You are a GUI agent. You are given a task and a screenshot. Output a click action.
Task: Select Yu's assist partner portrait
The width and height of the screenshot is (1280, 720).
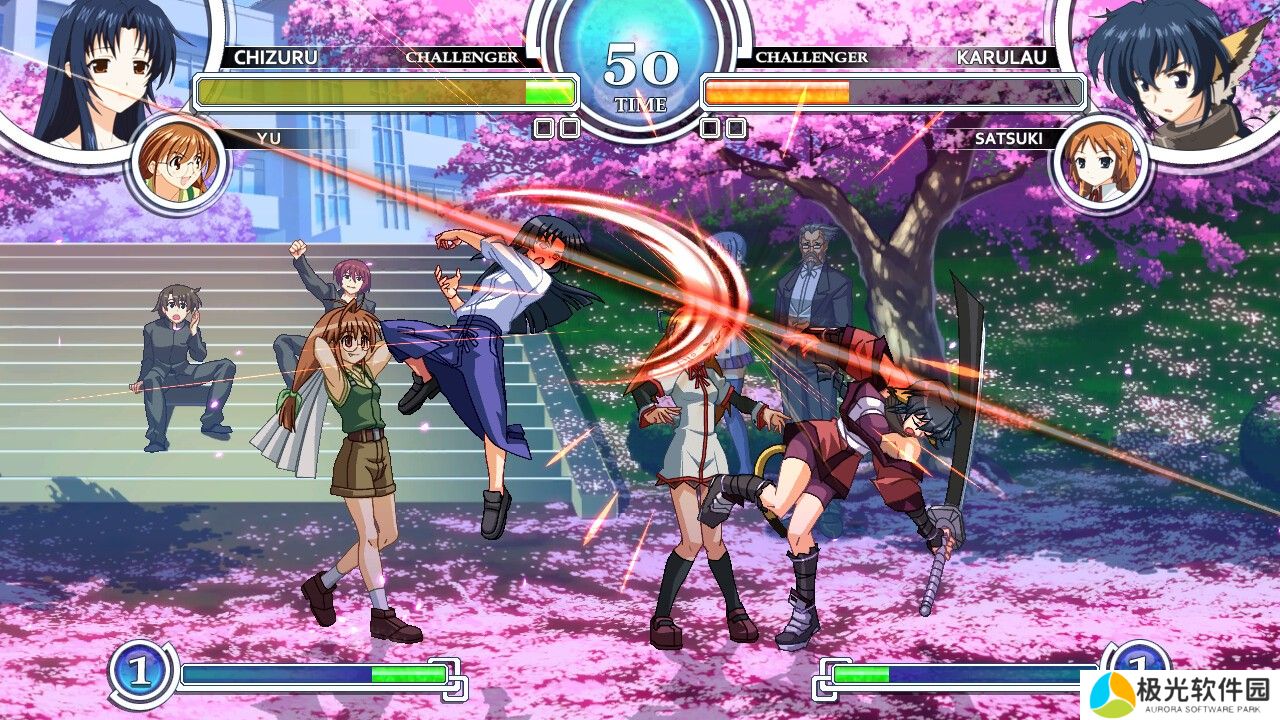pos(176,164)
